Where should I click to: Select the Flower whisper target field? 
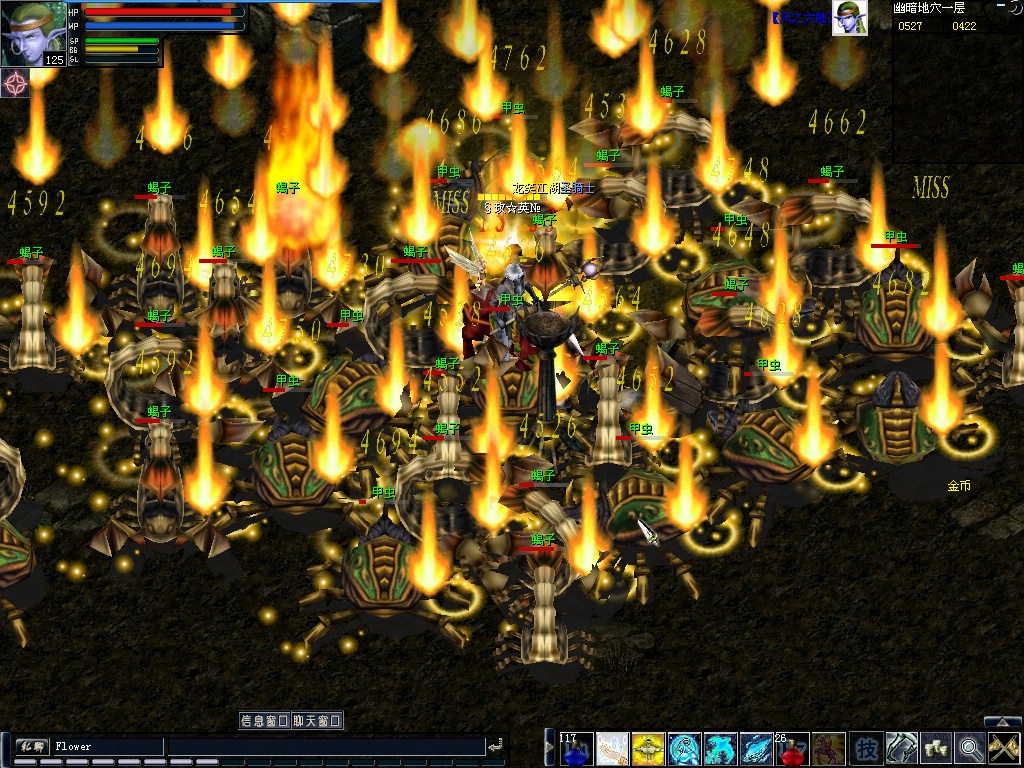coord(107,746)
